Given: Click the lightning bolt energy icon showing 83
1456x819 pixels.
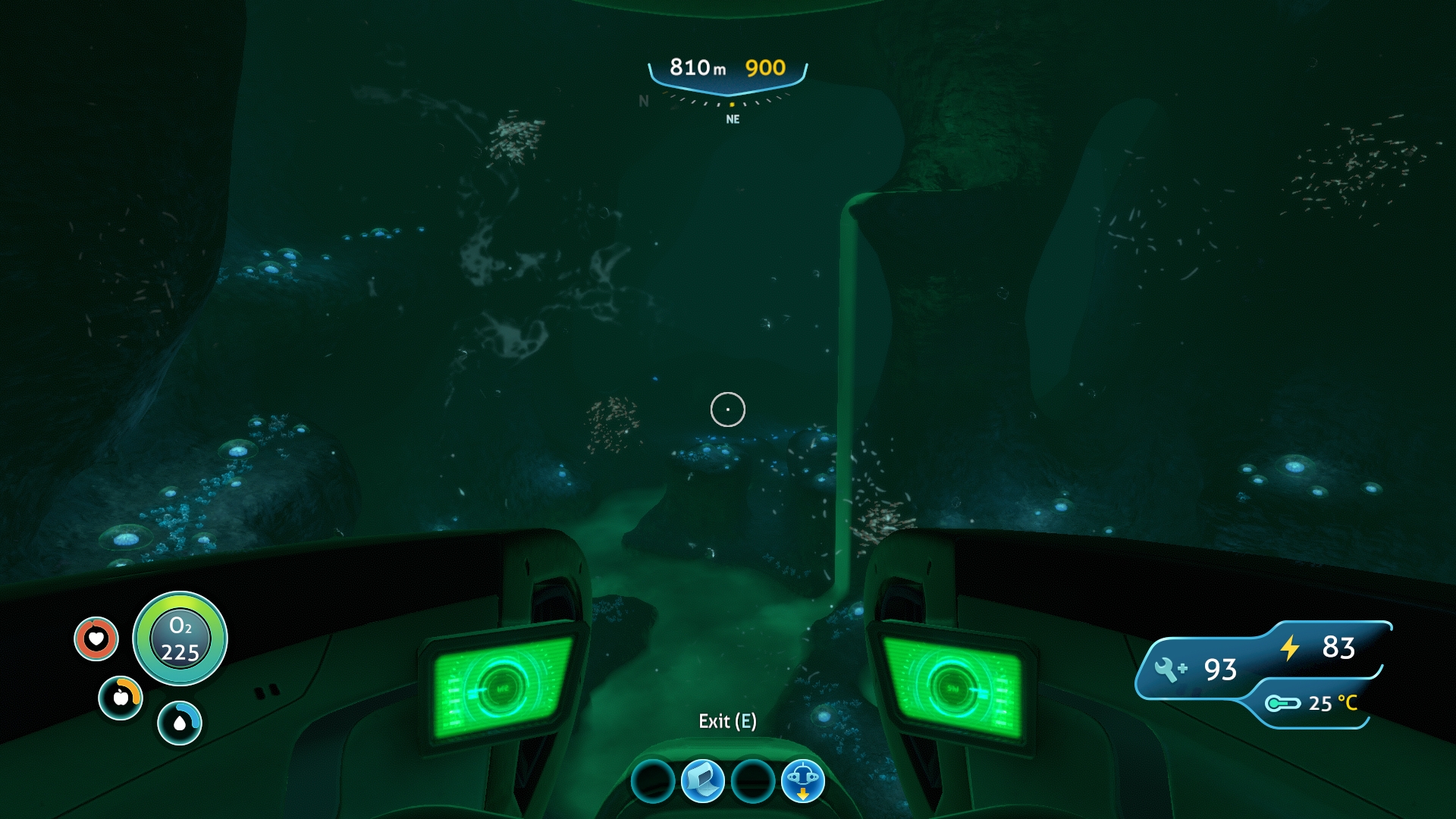Looking at the screenshot, I should (x=1289, y=648).
